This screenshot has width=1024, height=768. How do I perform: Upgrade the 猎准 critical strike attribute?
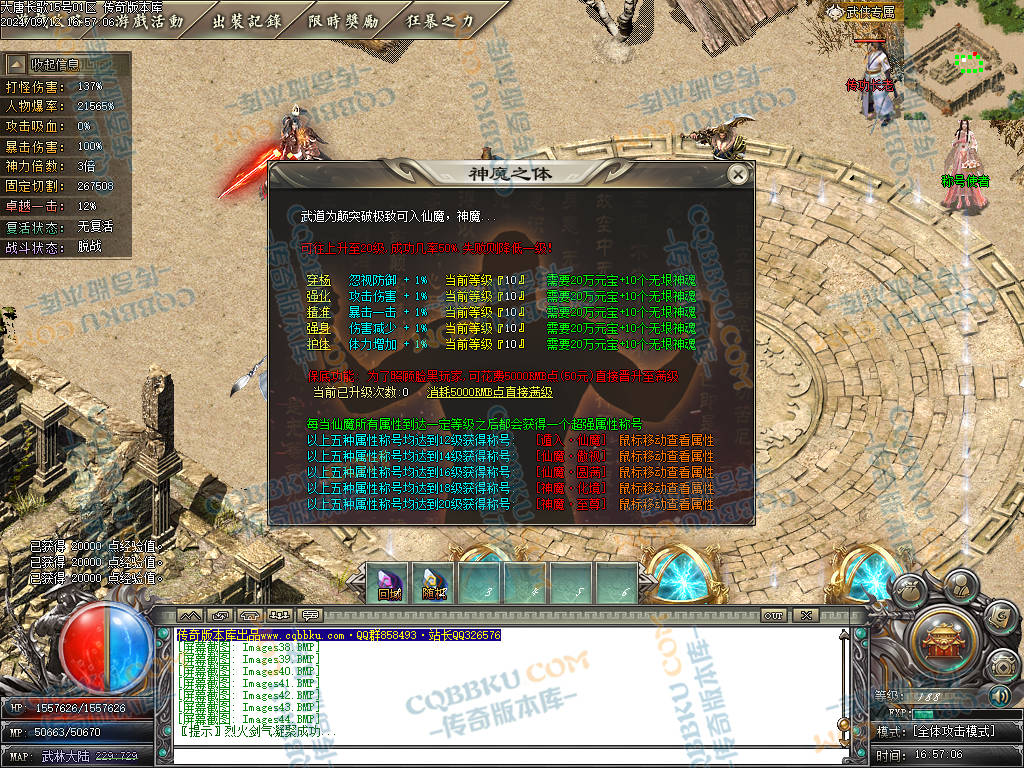tap(318, 312)
